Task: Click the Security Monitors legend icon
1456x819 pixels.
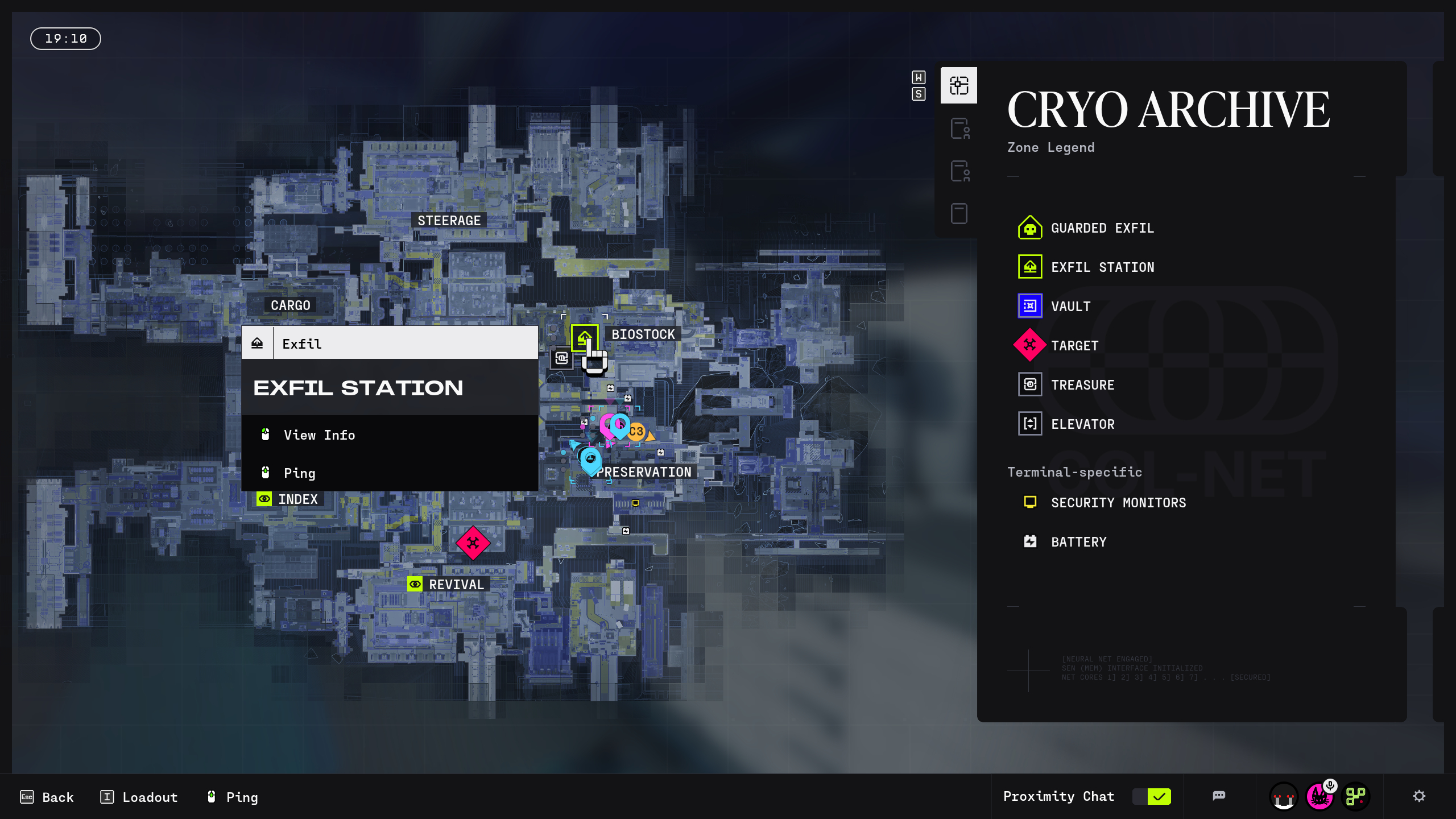Action: [1029, 502]
